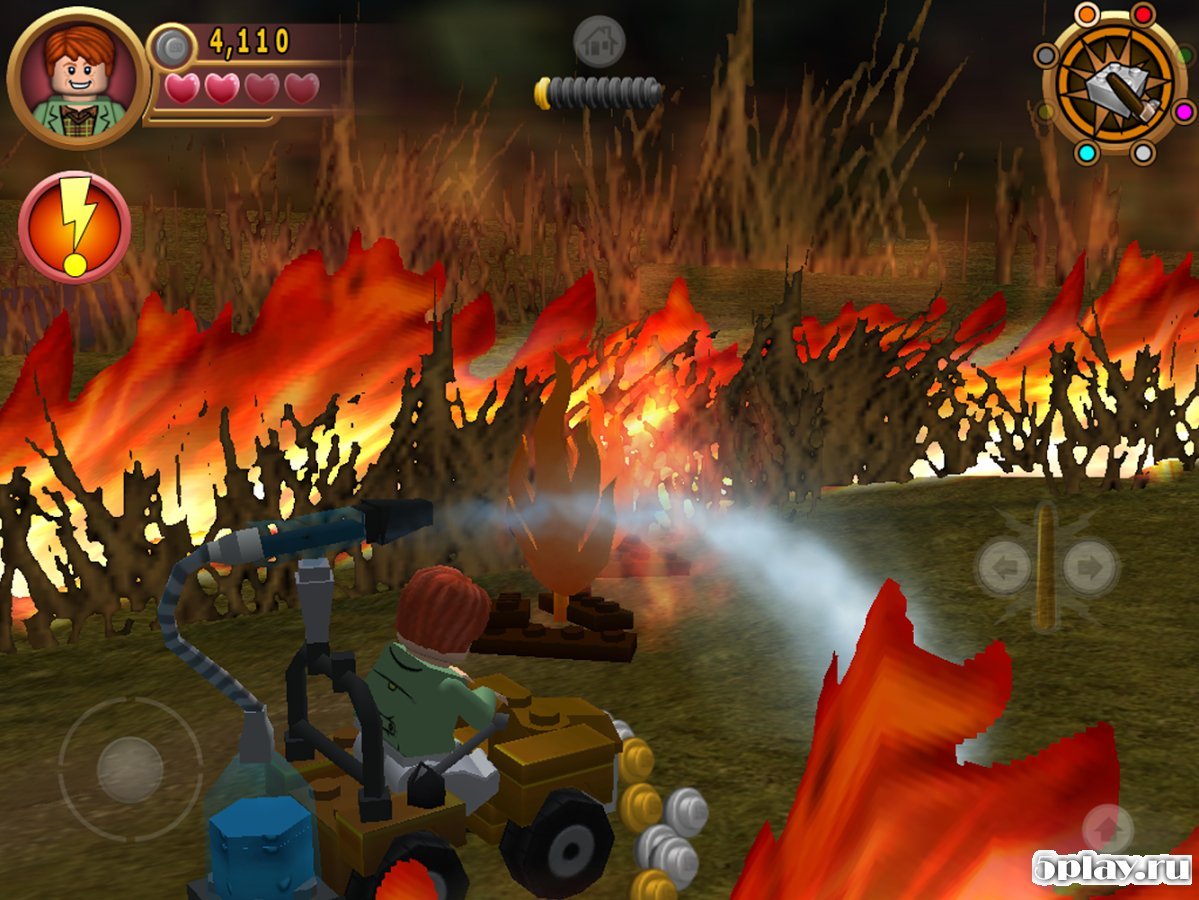This screenshot has height=900, width=1199.
Task: Tap the left arrow button
Action: point(1004,568)
